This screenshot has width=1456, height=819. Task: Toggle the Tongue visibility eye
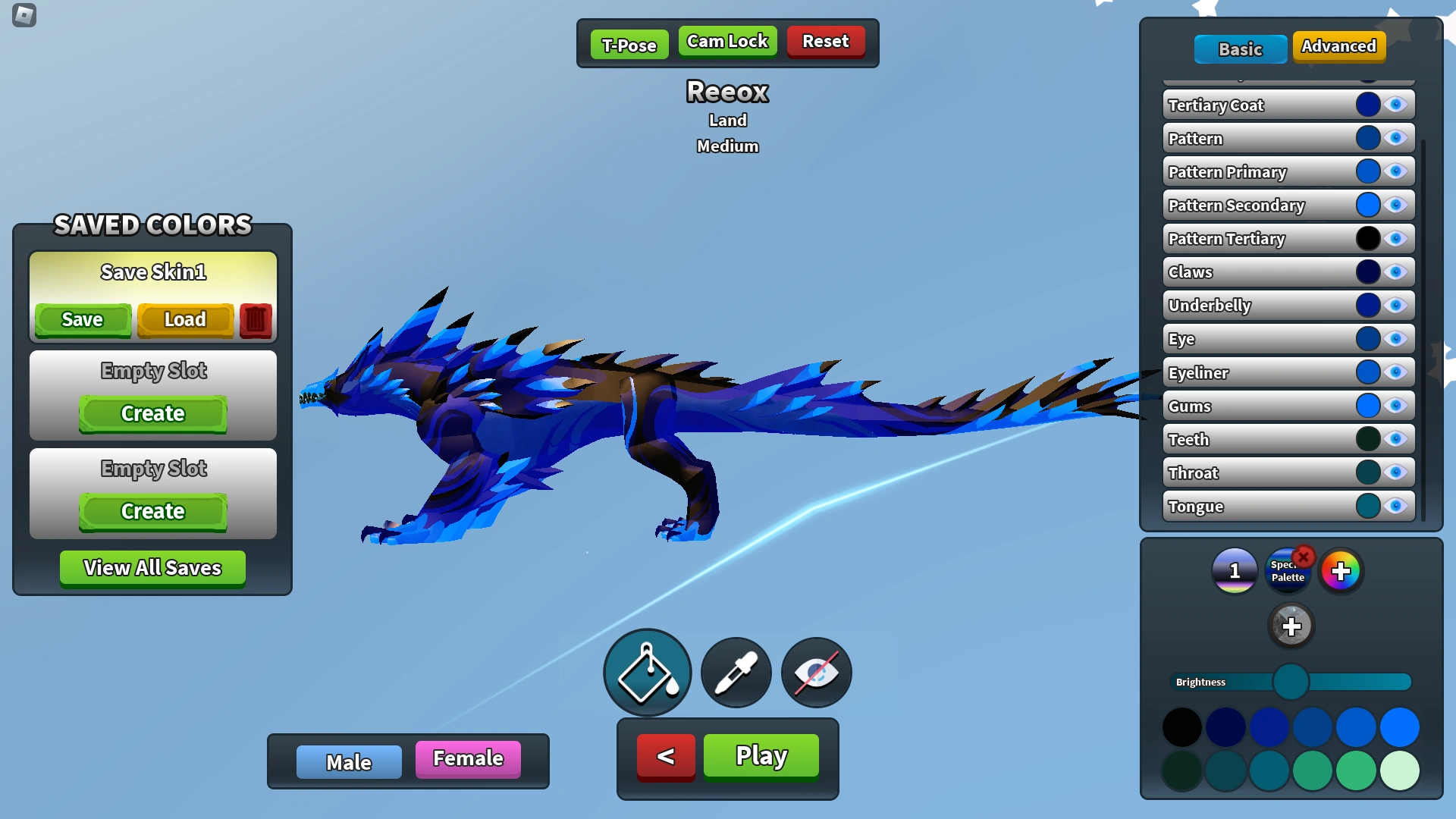[x=1395, y=507]
